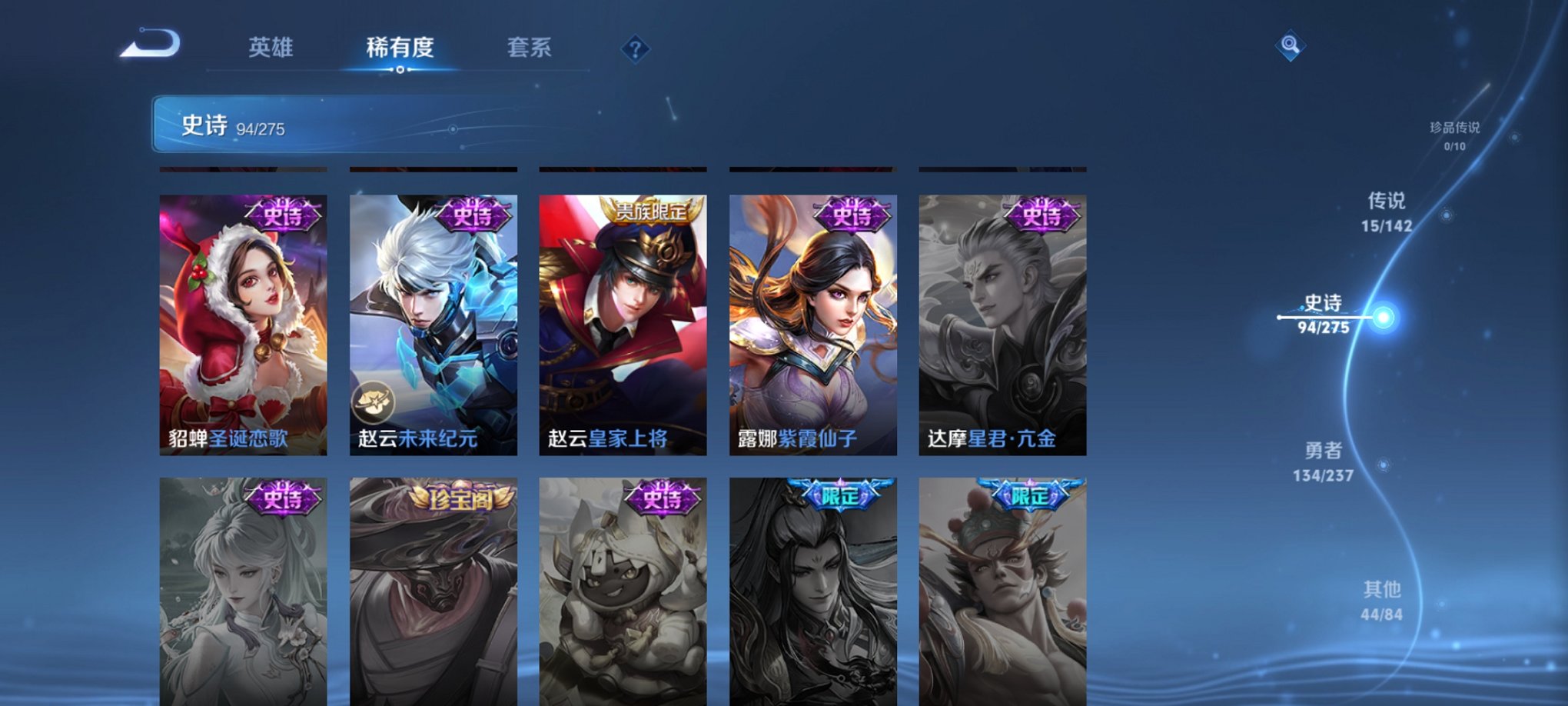Open the help question mark icon beside the tabs
Viewport: 1568px width, 706px height.
point(635,49)
